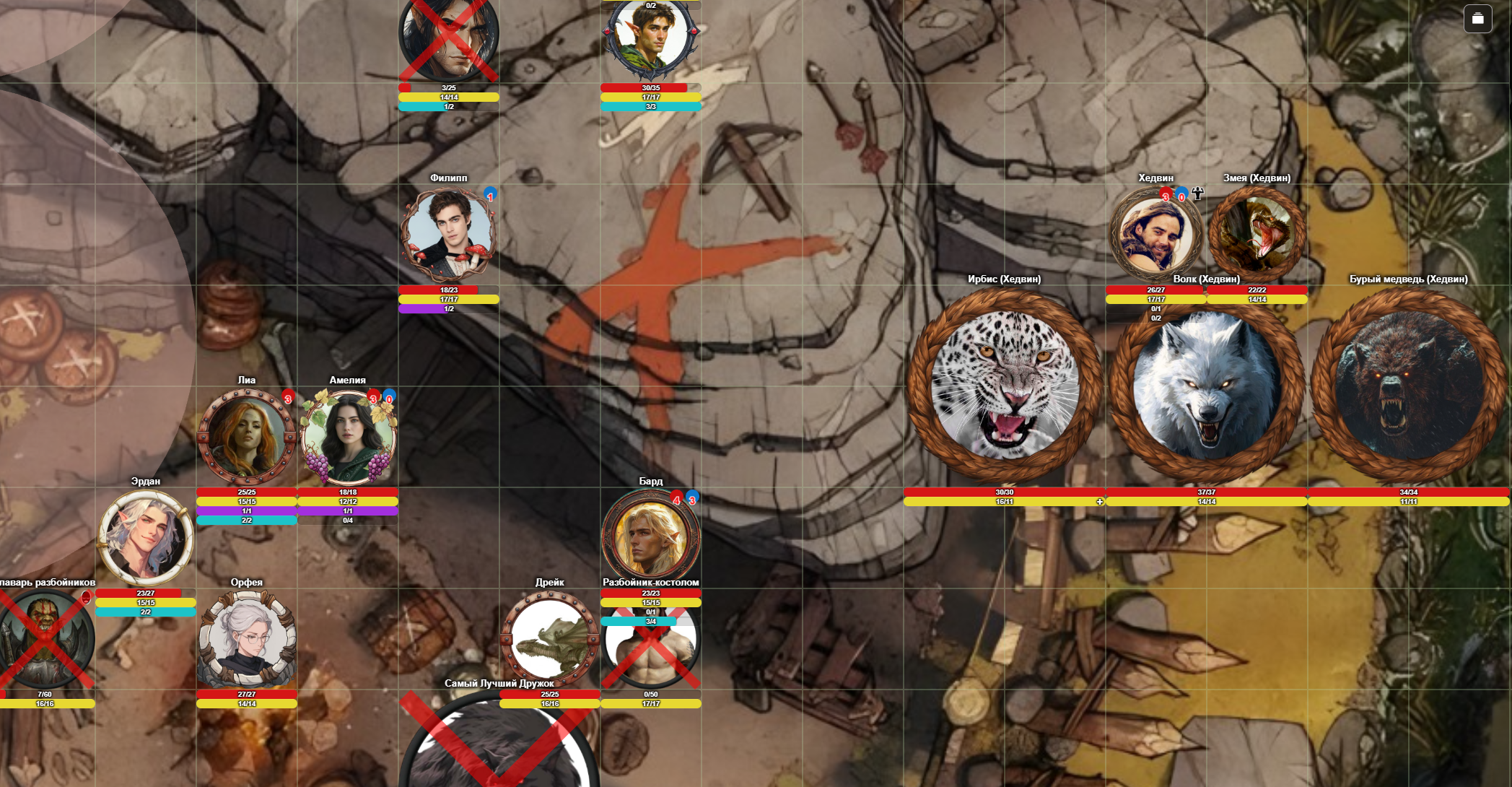Pick the Волк (Хедвин) white wolf token
Screen dimensions: 1512x787
1206,386
